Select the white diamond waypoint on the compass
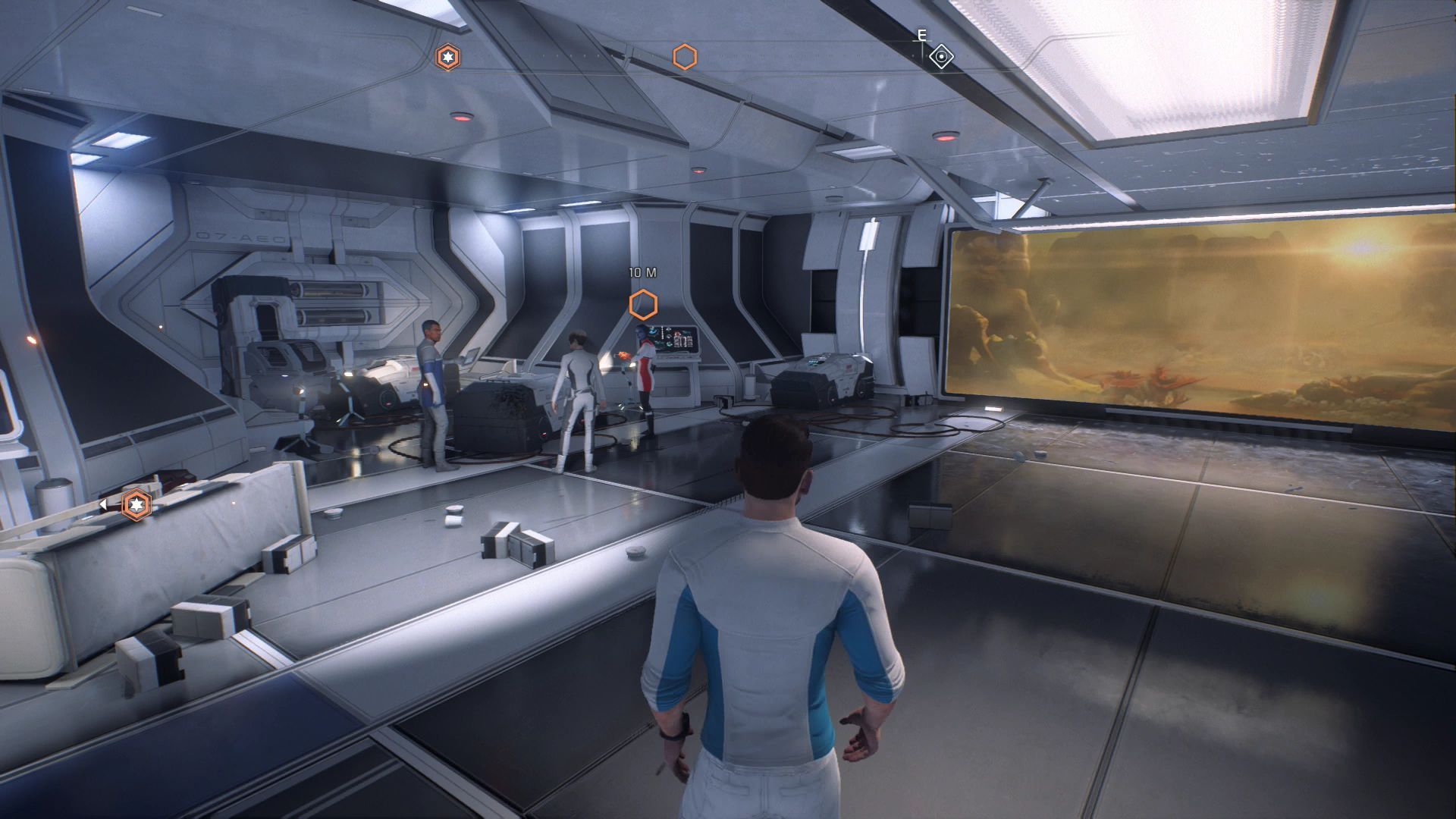Viewport: 1456px width, 819px height. tap(941, 57)
